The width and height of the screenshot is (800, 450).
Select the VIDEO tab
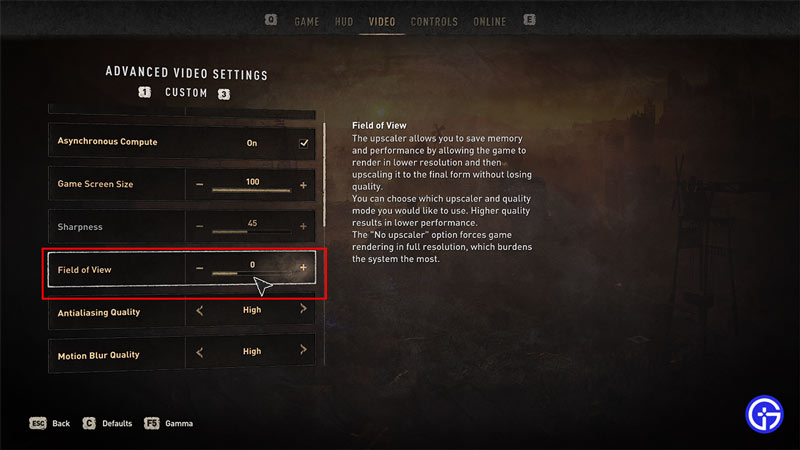click(x=381, y=22)
